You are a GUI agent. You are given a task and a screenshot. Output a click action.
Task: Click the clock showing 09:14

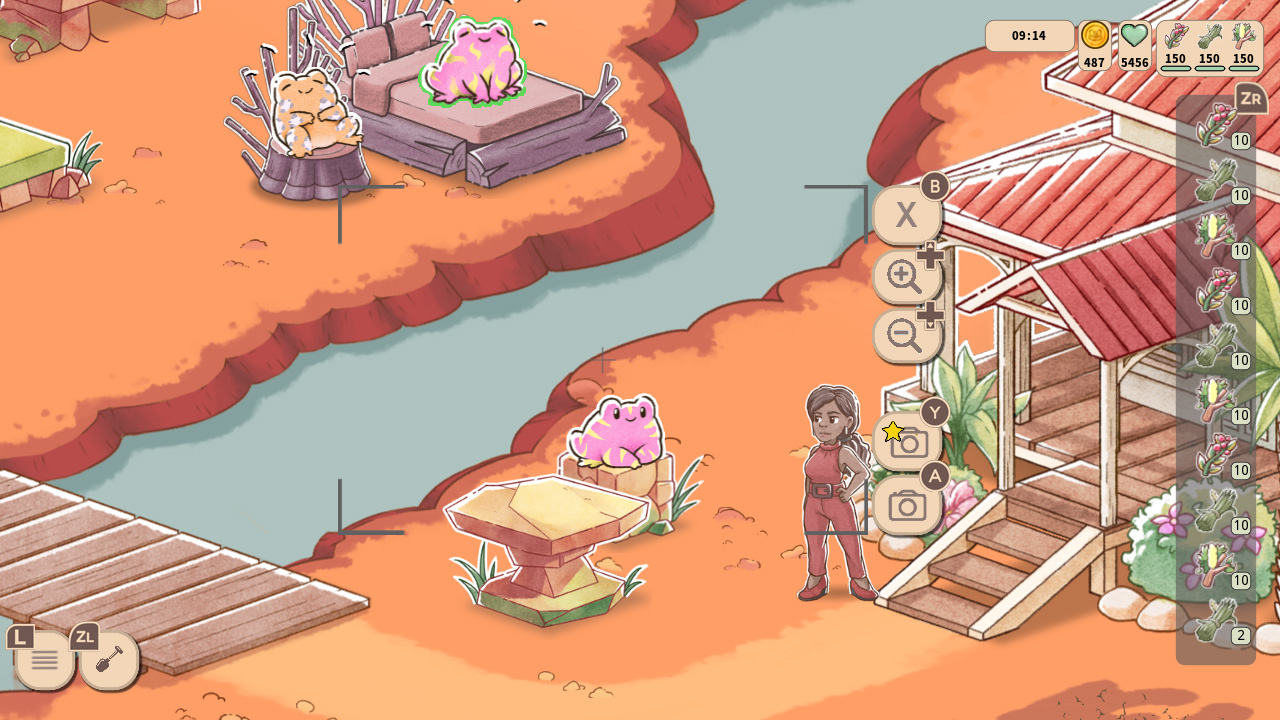pos(1029,35)
